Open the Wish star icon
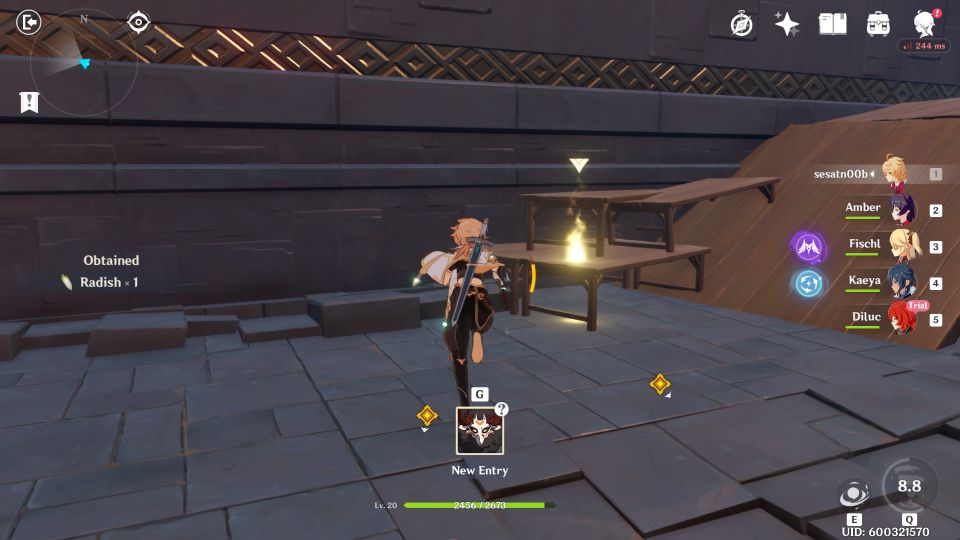 [787, 24]
